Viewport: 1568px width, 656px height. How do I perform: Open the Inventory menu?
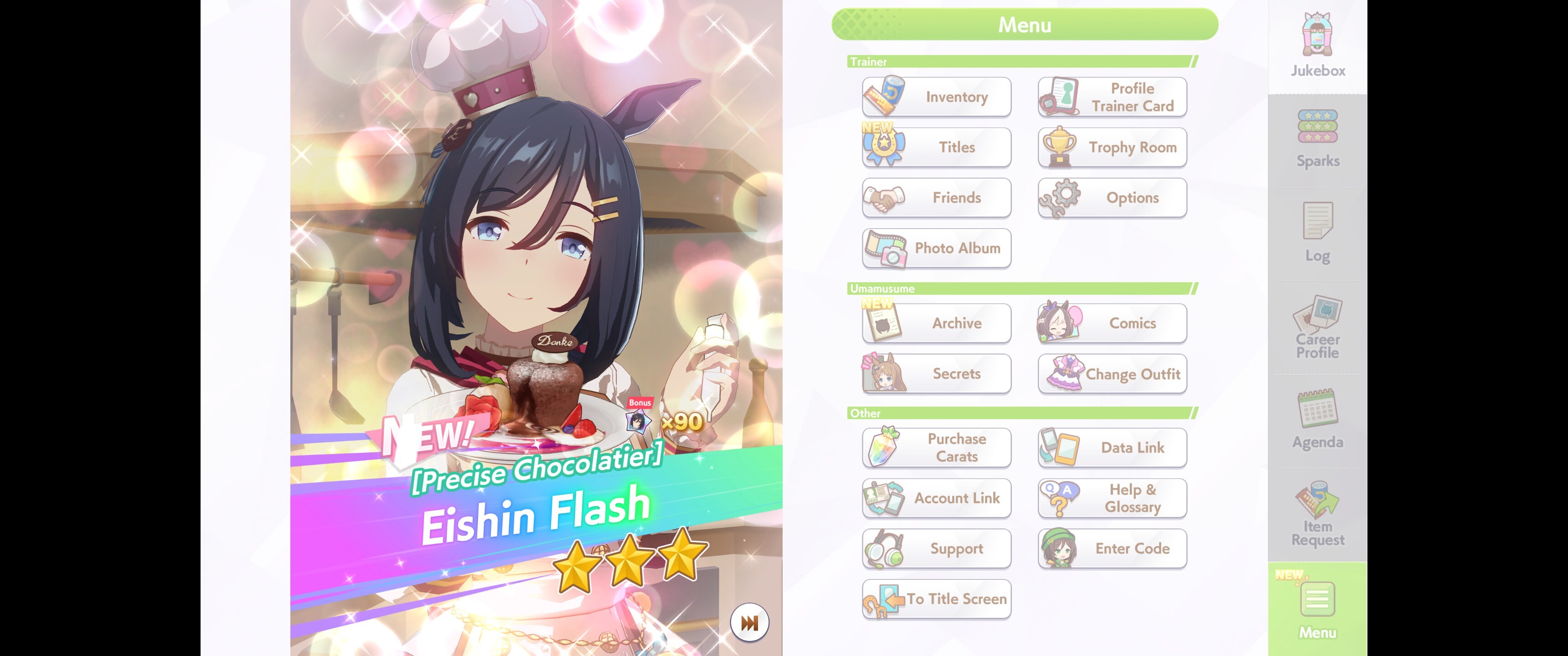[936, 97]
